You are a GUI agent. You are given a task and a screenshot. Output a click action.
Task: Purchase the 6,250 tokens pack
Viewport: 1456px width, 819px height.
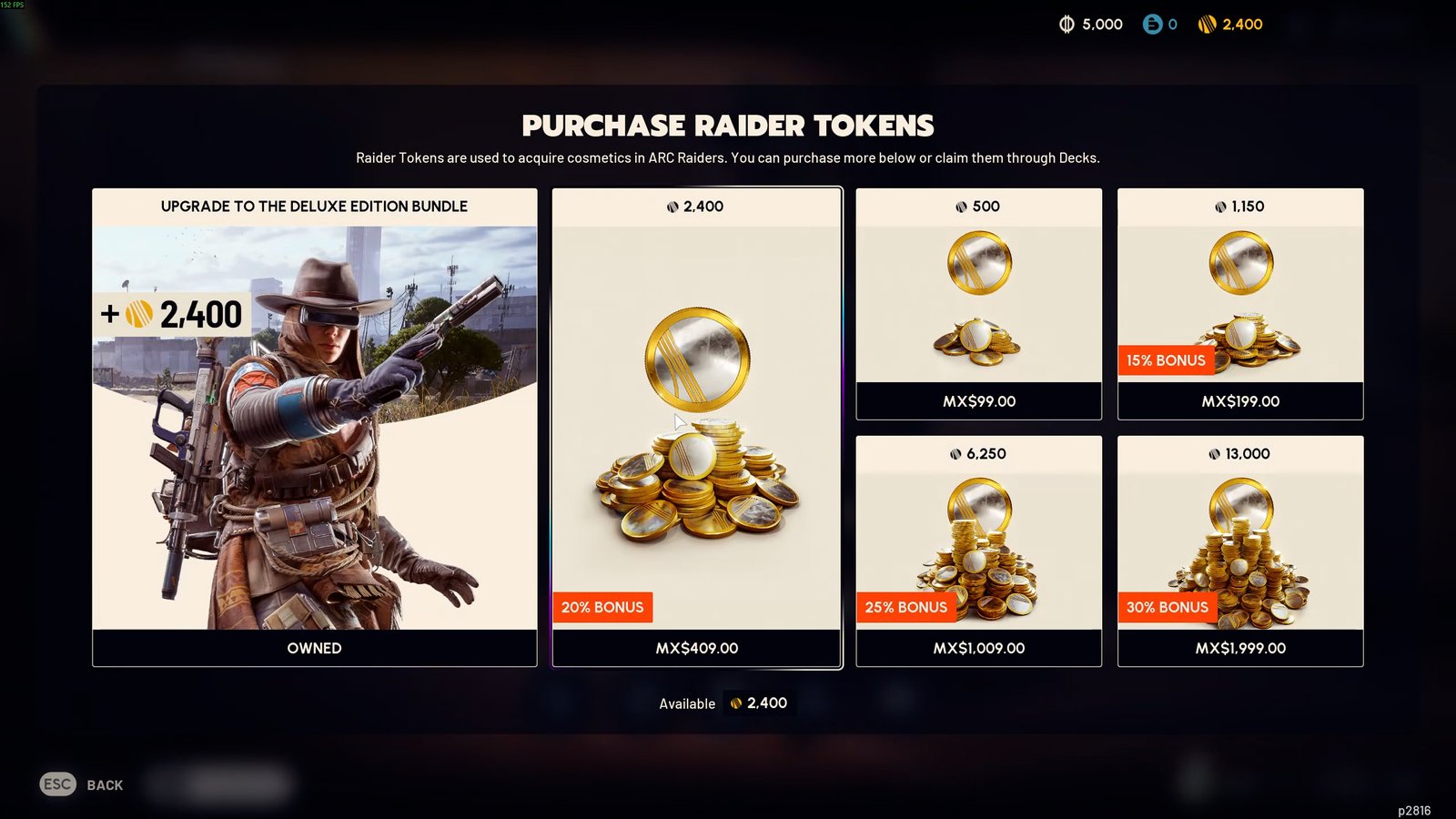point(978,551)
